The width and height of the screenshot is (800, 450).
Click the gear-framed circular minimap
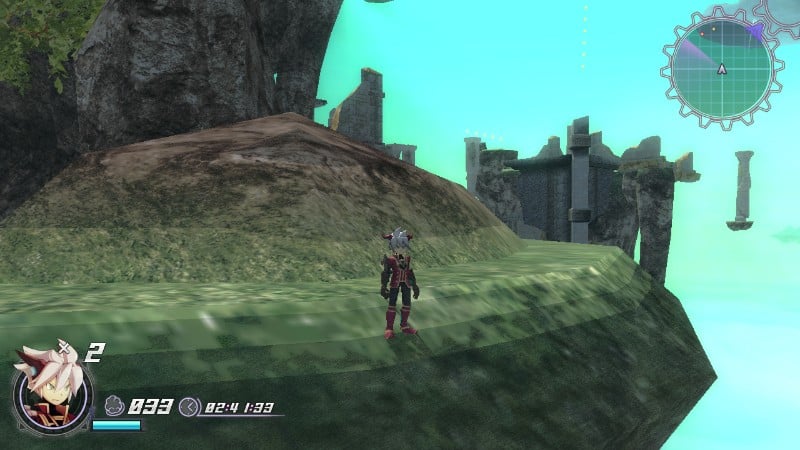coord(721,68)
